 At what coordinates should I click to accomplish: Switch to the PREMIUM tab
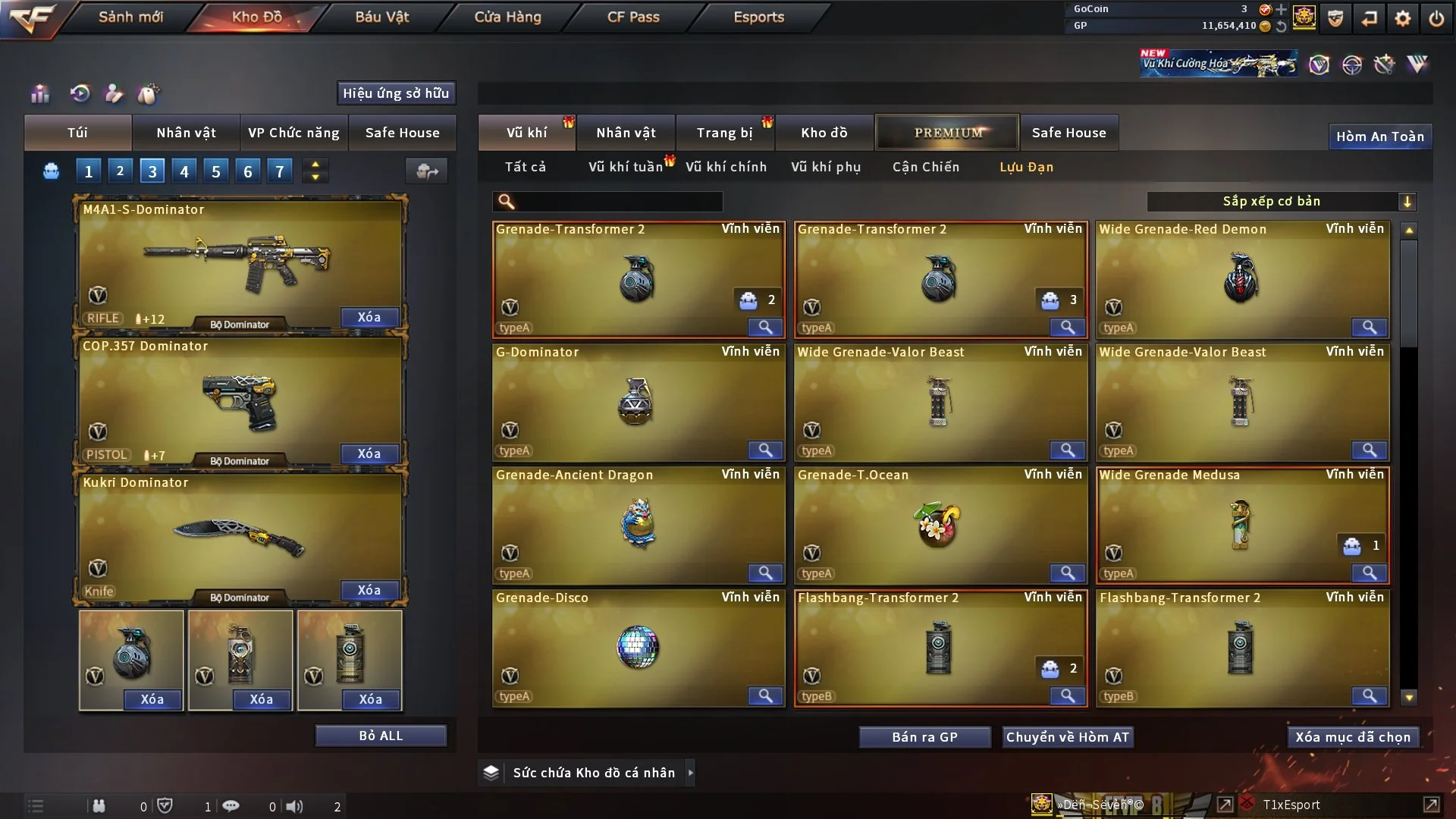point(947,133)
